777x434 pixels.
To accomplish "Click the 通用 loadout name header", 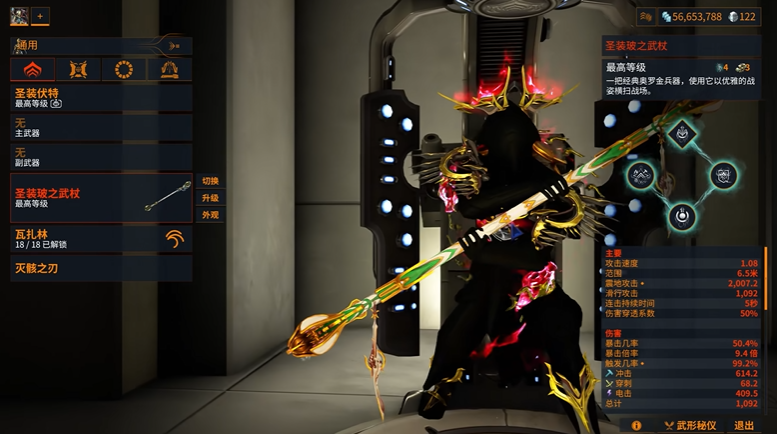I will tap(90, 45).
